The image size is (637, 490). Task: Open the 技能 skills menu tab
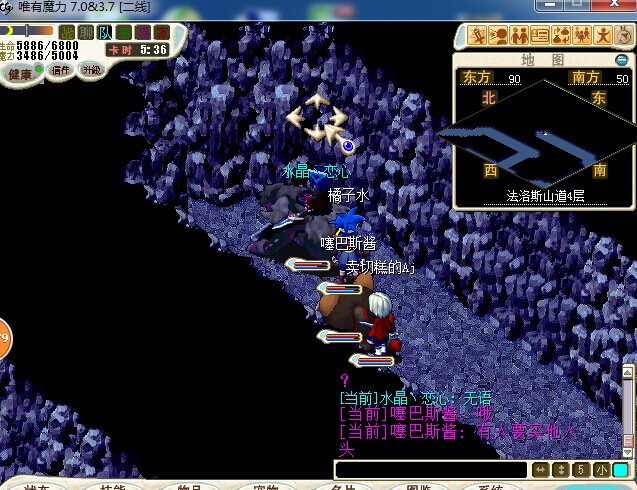pos(112,487)
